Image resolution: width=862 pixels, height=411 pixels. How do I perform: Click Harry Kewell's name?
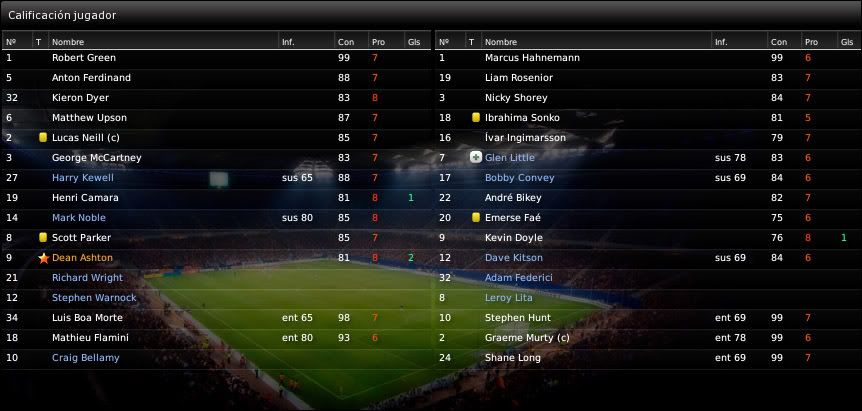(83, 178)
